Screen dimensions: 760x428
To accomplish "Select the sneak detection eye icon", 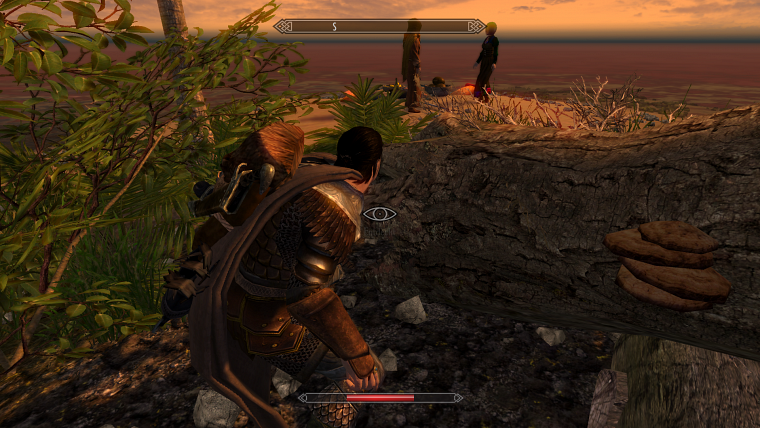I will [x=379, y=213].
